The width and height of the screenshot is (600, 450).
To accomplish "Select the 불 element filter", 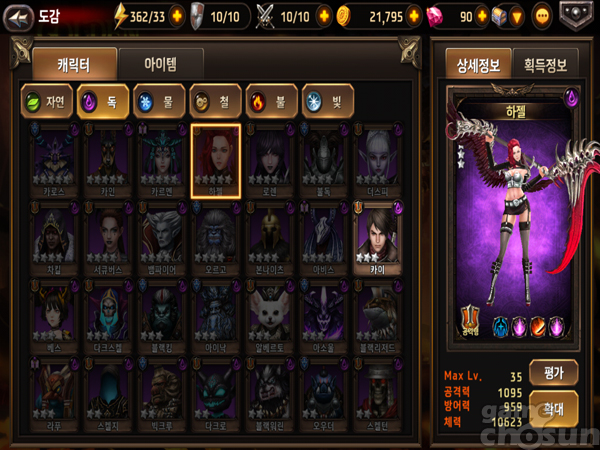I will click(x=271, y=102).
